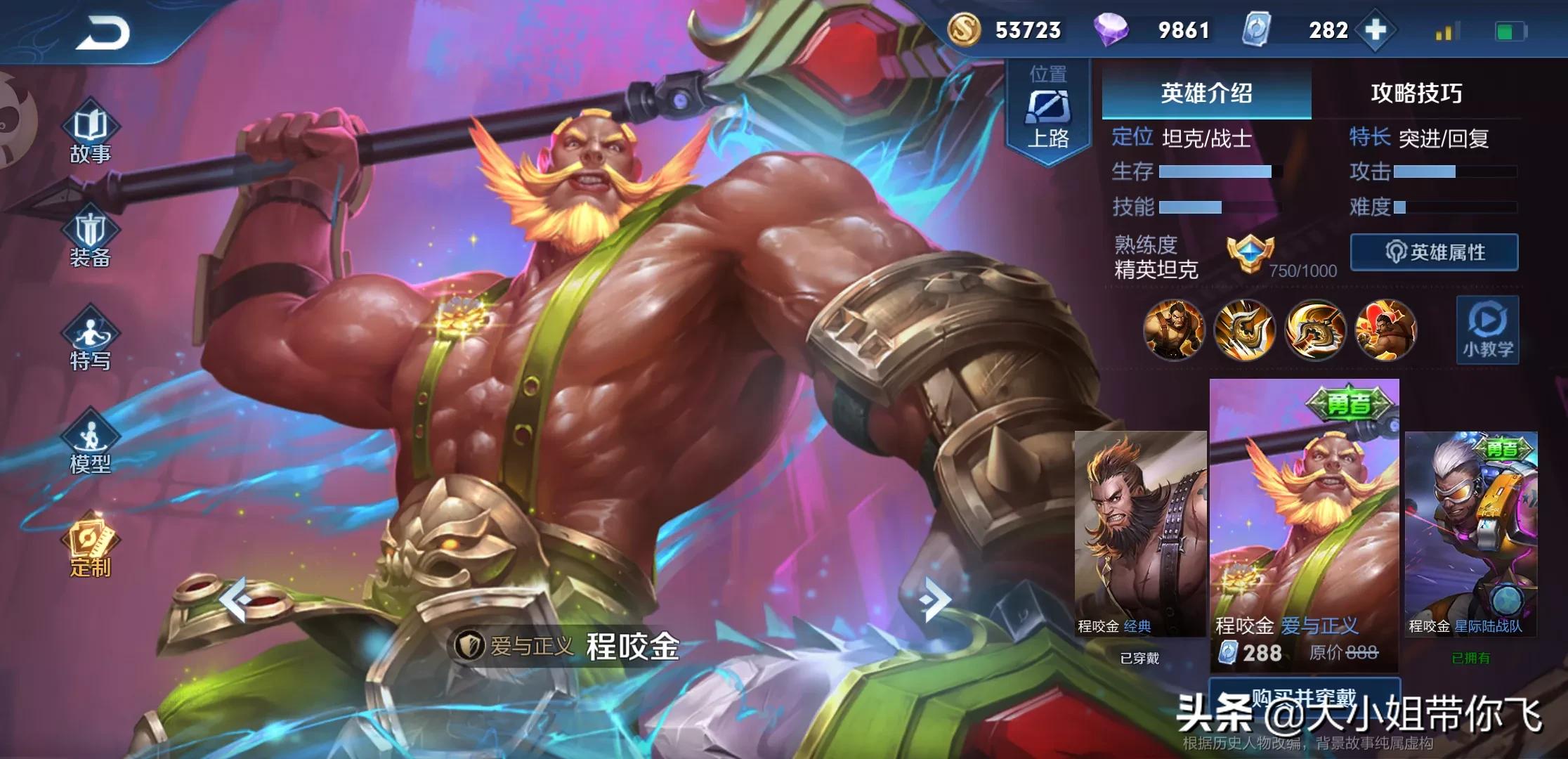Switch to the previous hero with left arrow
The height and width of the screenshot is (759, 1568).
pos(235,599)
